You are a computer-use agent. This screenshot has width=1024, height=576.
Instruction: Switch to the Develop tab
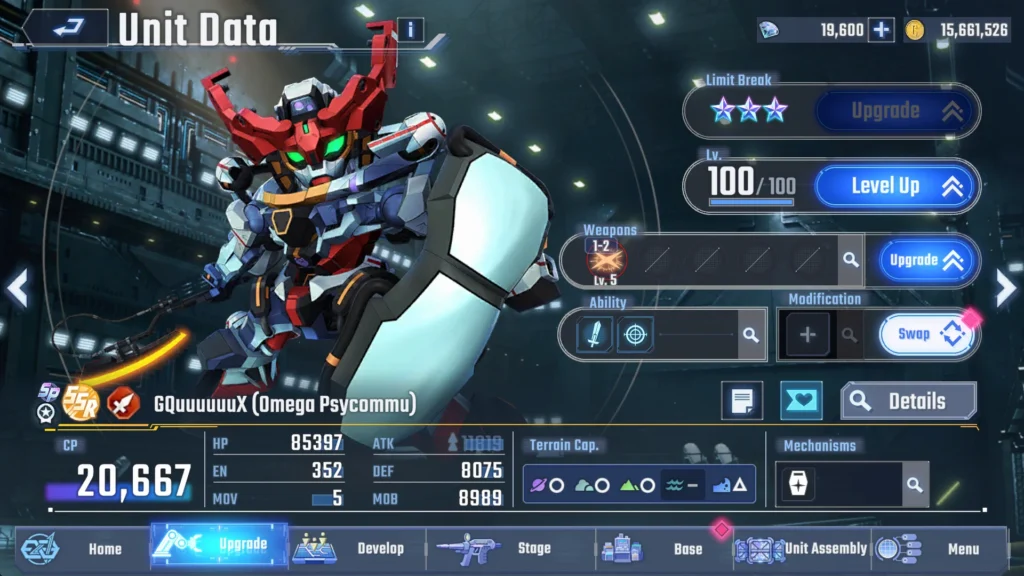pyautogui.click(x=358, y=548)
